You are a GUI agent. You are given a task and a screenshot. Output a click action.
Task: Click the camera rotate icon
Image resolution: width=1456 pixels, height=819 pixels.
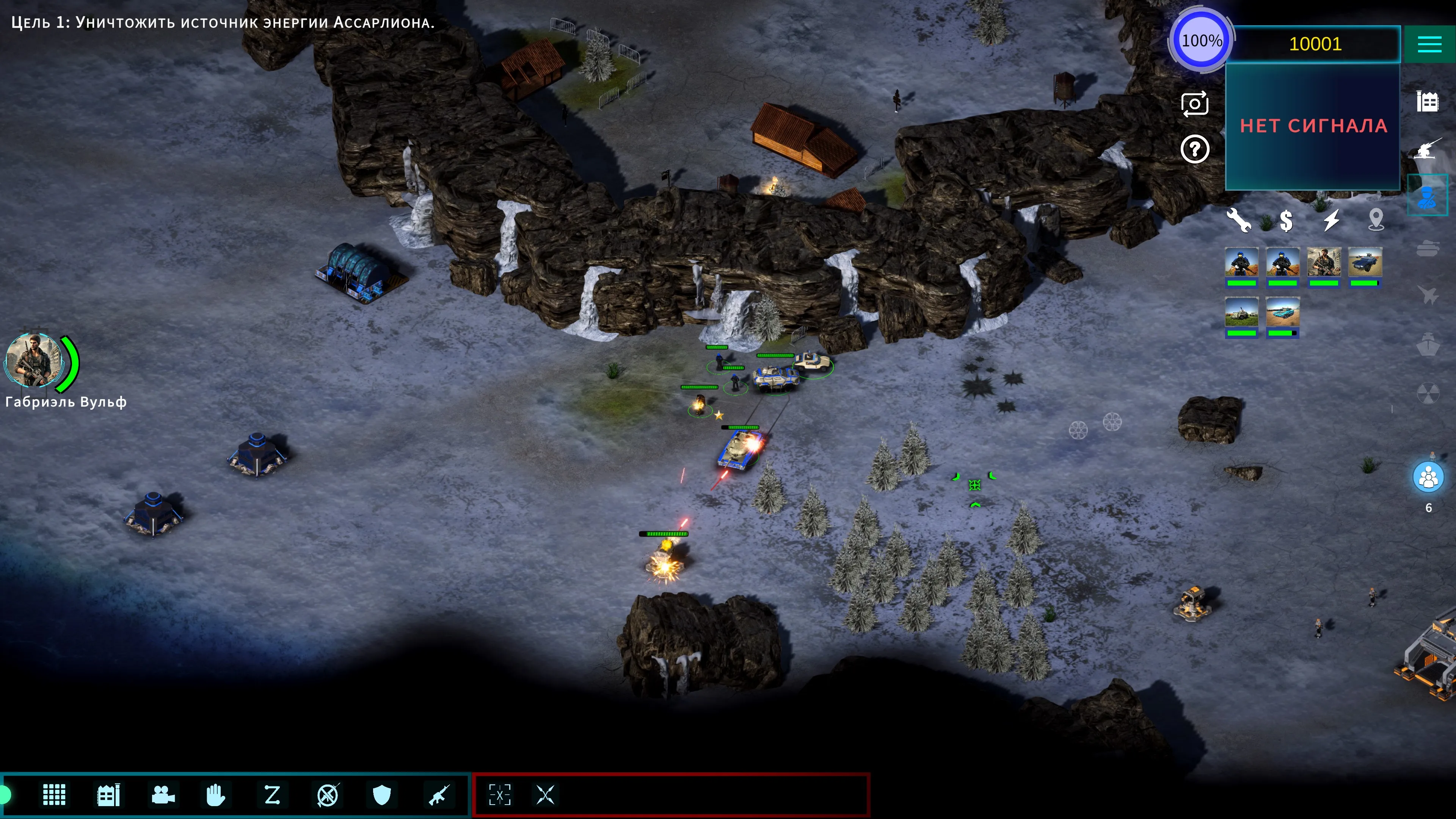(1194, 104)
